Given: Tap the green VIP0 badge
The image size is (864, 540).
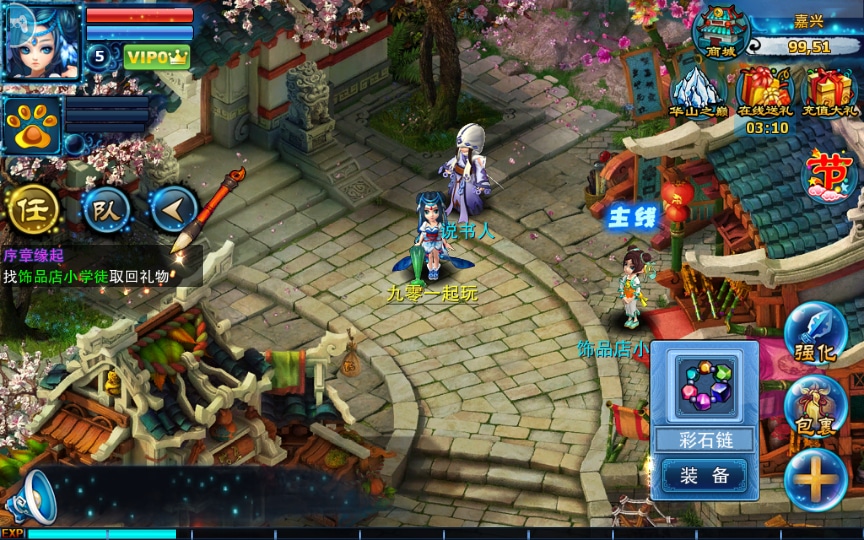Looking at the screenshot, I should click(x=157, y=56).
